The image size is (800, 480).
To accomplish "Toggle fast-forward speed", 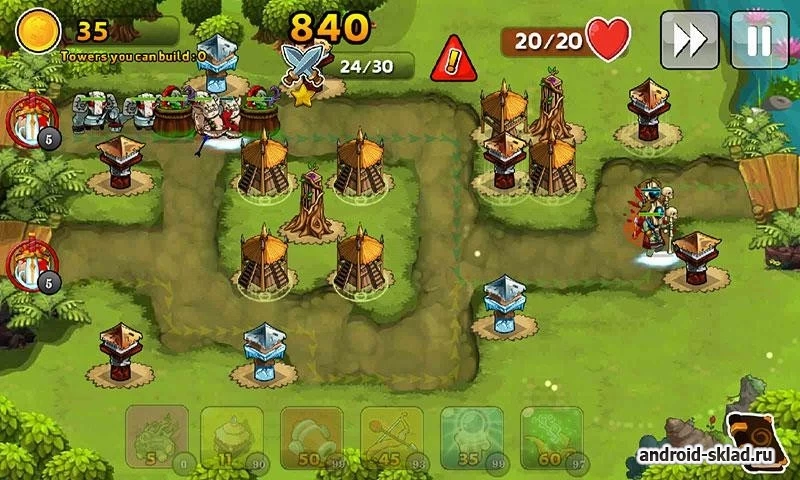I will [x=689, y=40].
